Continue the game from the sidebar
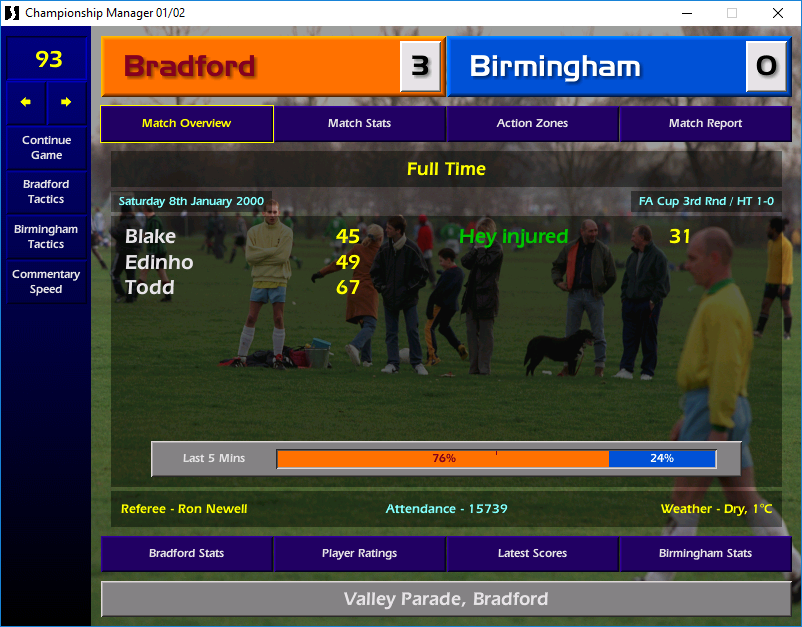802x627 pixels. (x=46, y=148)
